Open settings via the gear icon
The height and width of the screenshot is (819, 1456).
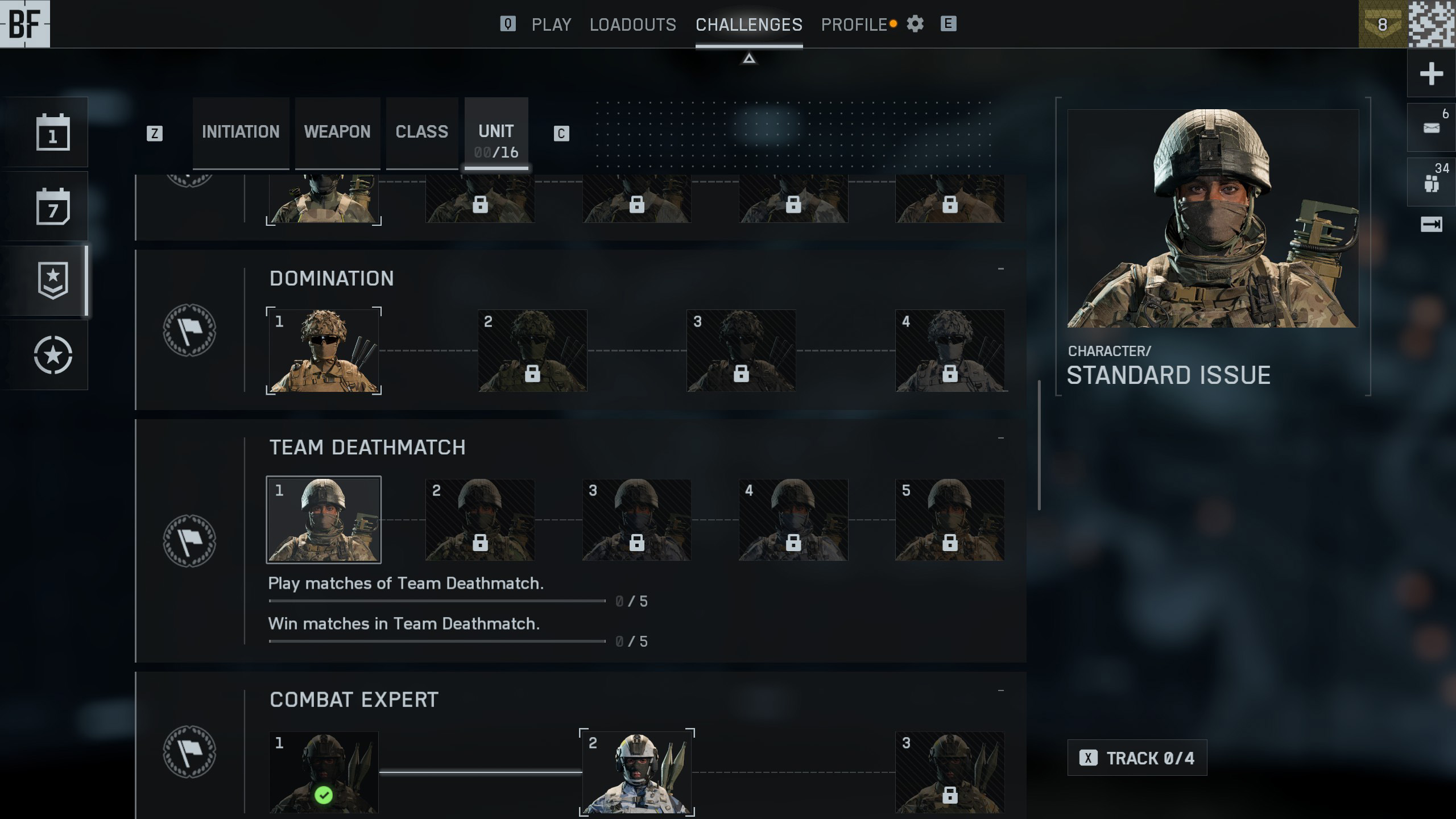(915, 24)
